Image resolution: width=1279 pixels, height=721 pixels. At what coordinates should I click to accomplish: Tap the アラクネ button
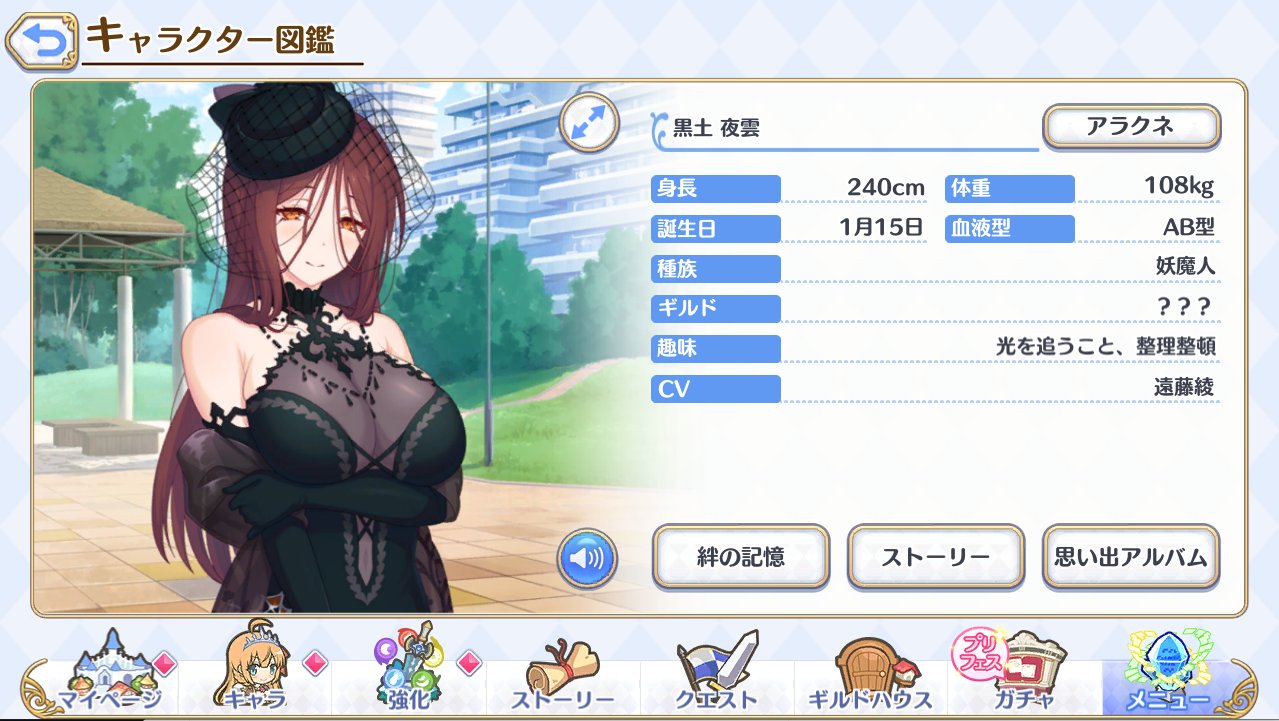tap(1131, 127)
